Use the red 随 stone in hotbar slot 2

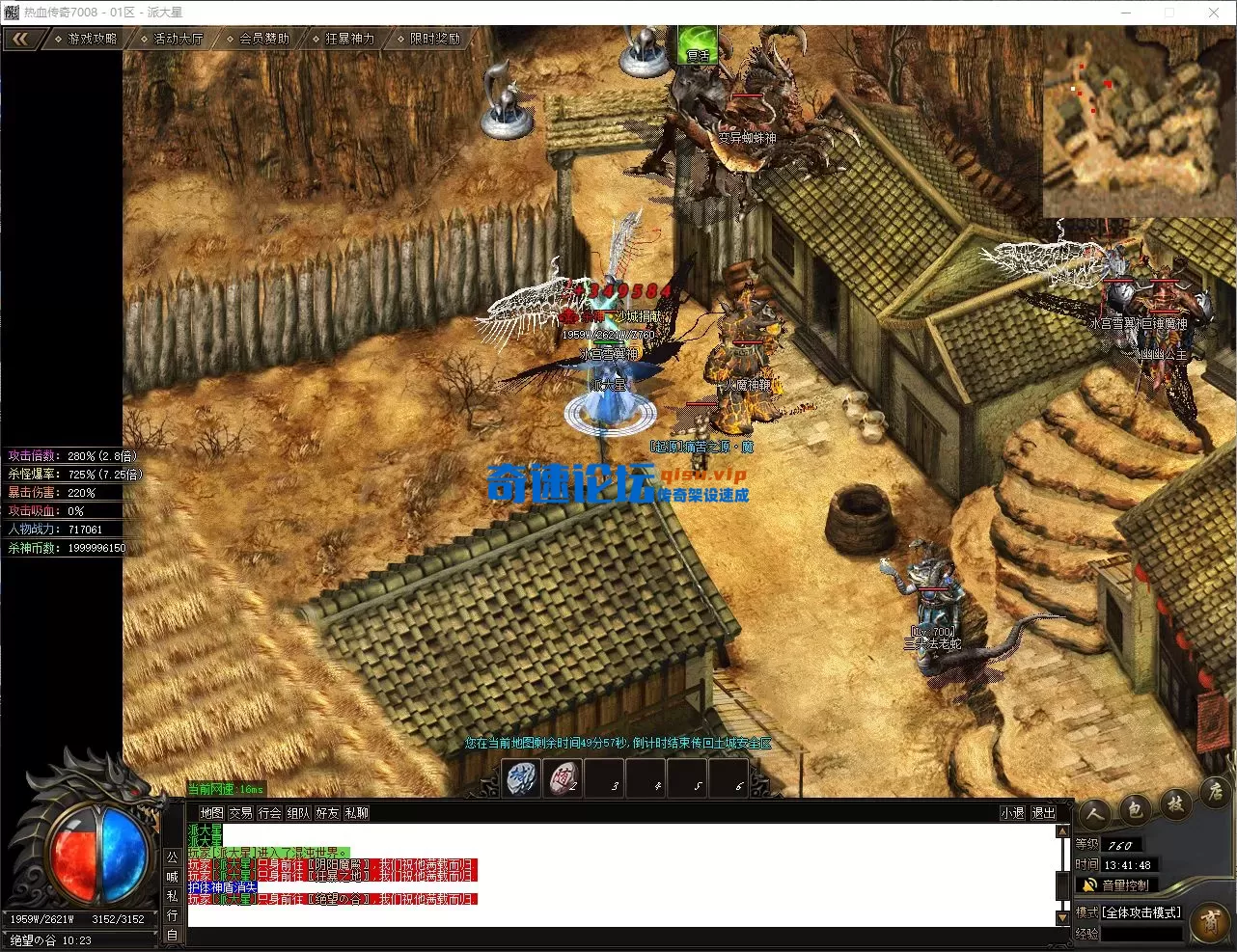pyautogui.click(x=564, y=778)
